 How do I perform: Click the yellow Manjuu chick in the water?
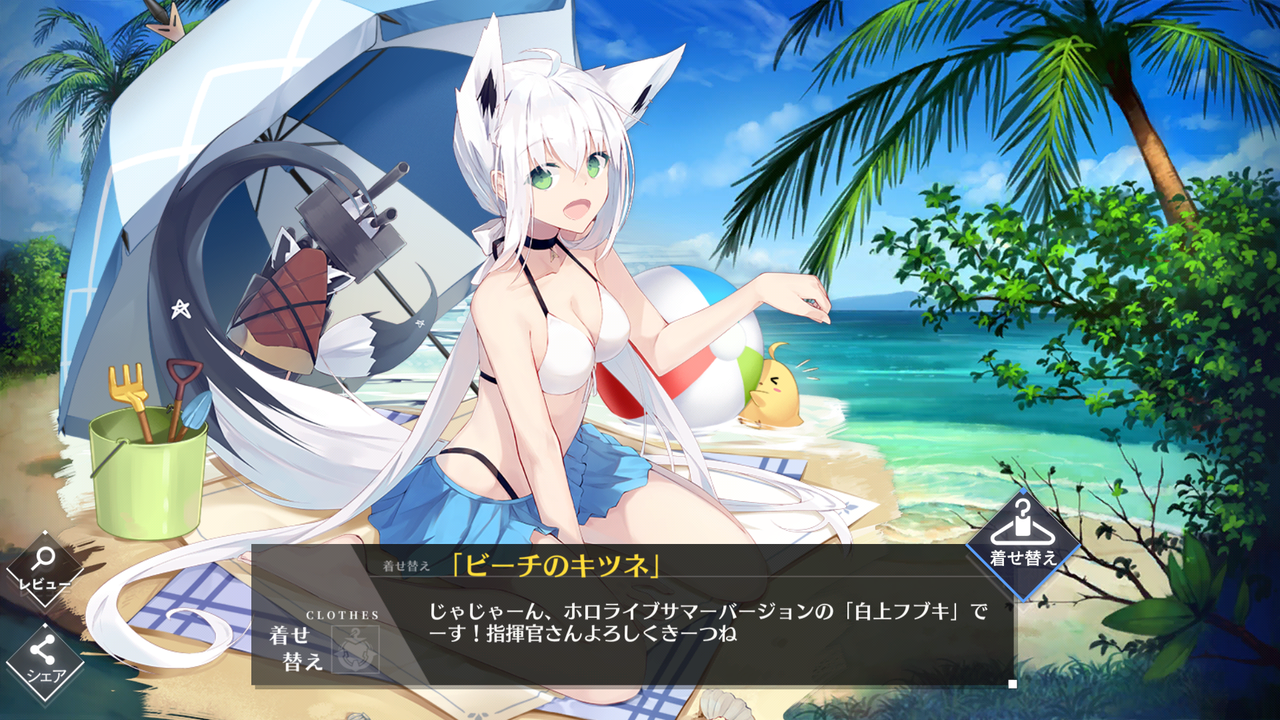775,388
